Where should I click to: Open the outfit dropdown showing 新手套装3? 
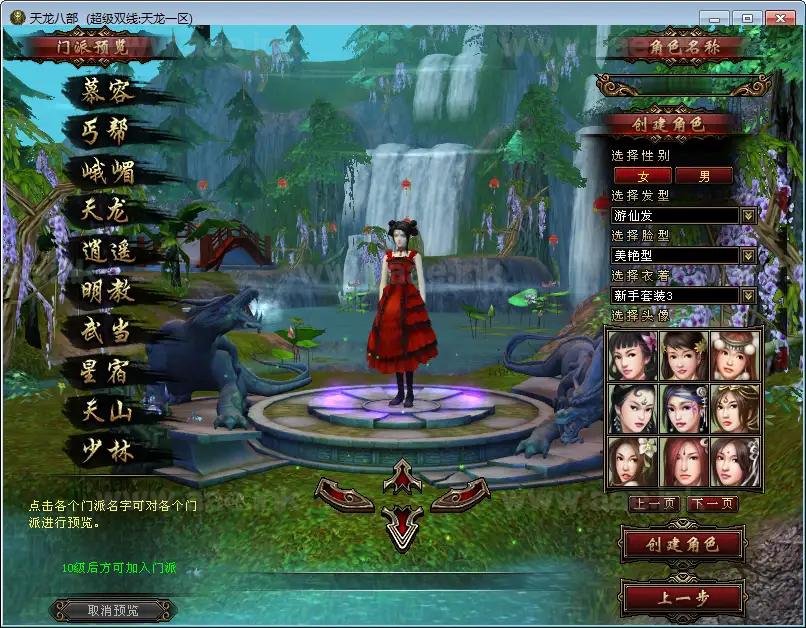pos(747,296)
